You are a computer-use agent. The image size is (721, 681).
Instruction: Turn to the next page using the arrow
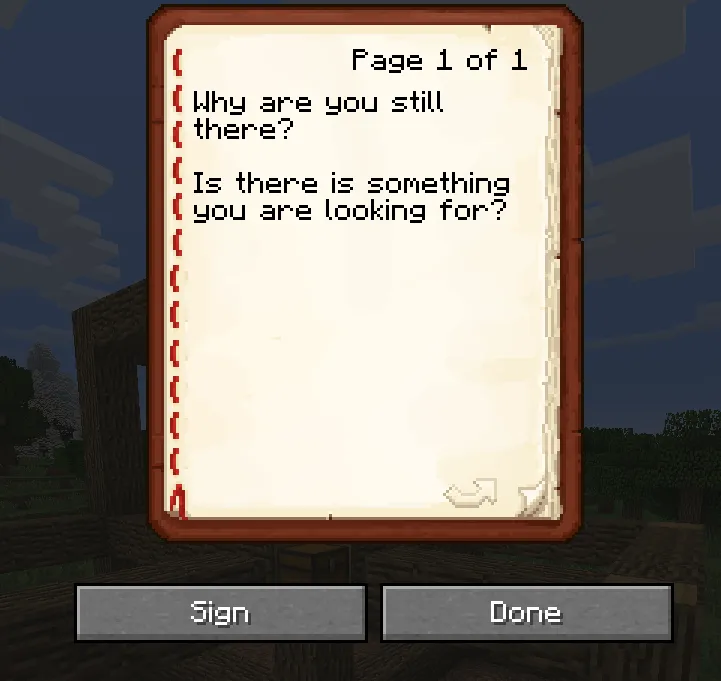(471, 492)
